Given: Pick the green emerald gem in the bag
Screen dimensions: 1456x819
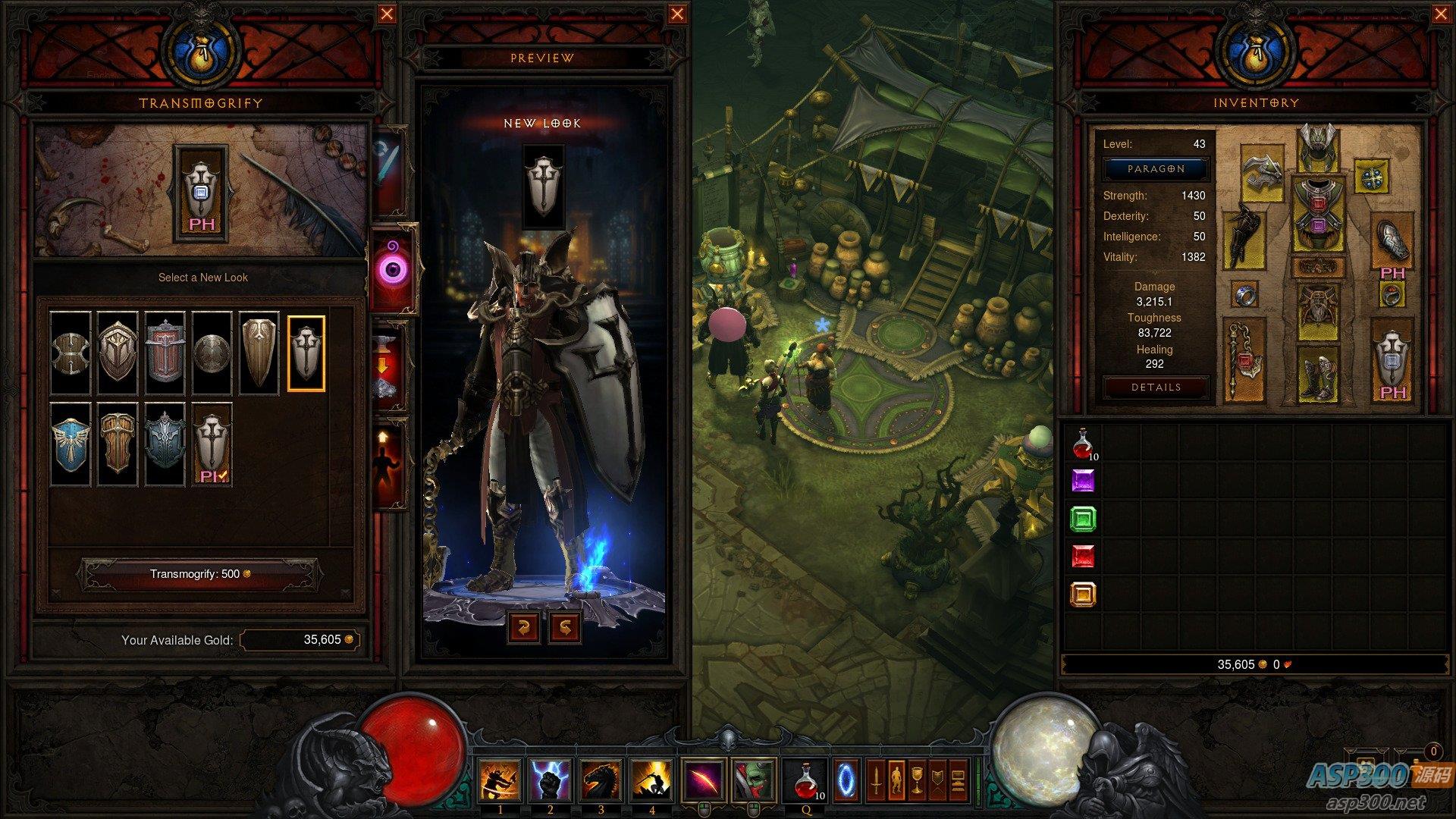Looking at the screenshot, I should 1083,519.
